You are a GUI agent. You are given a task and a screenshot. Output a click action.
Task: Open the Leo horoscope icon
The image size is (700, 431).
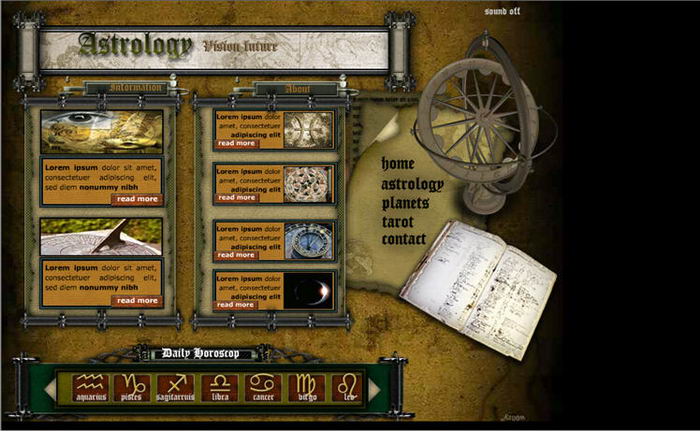[347, 388]
